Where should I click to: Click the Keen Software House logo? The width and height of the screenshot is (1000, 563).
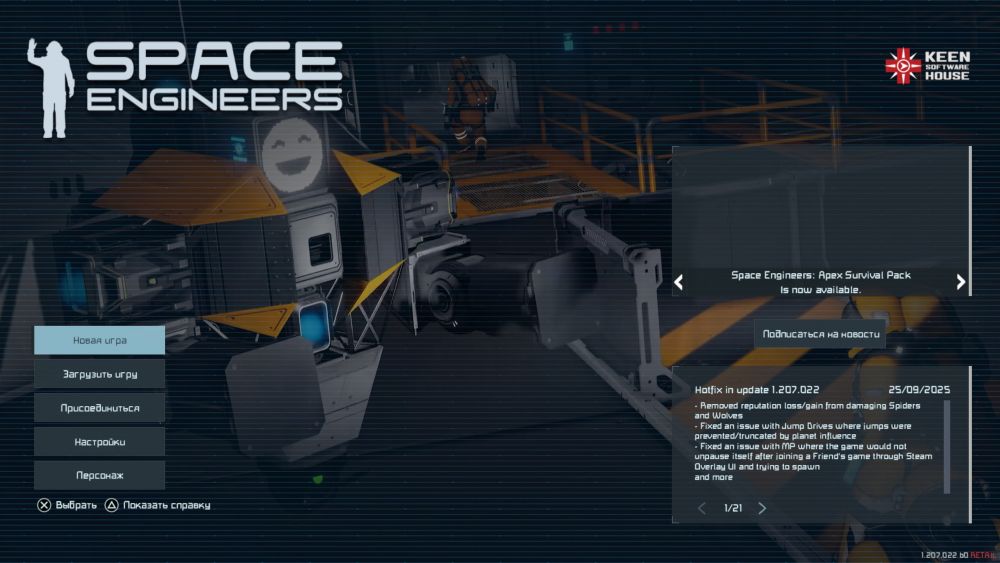[x=926, y=66]
